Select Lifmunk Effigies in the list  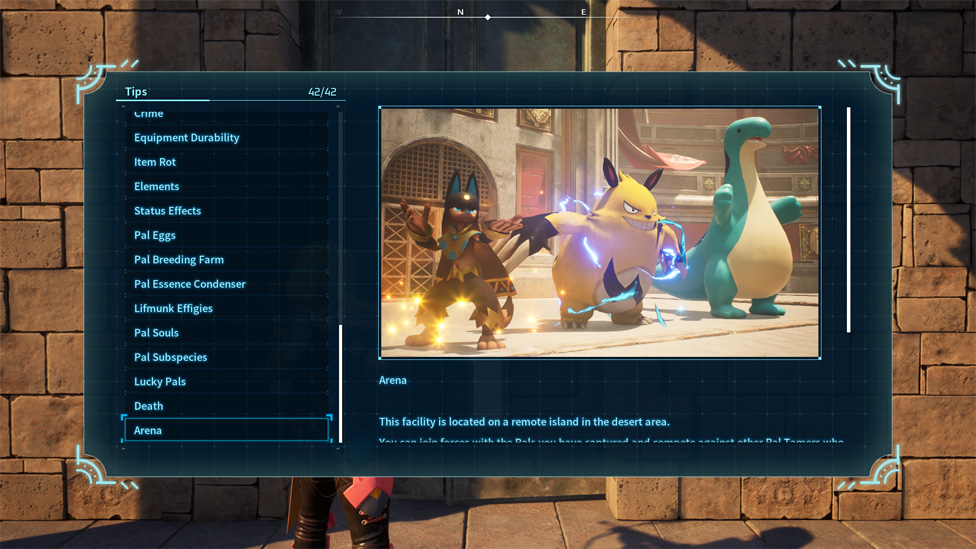[x=173, y=309]
